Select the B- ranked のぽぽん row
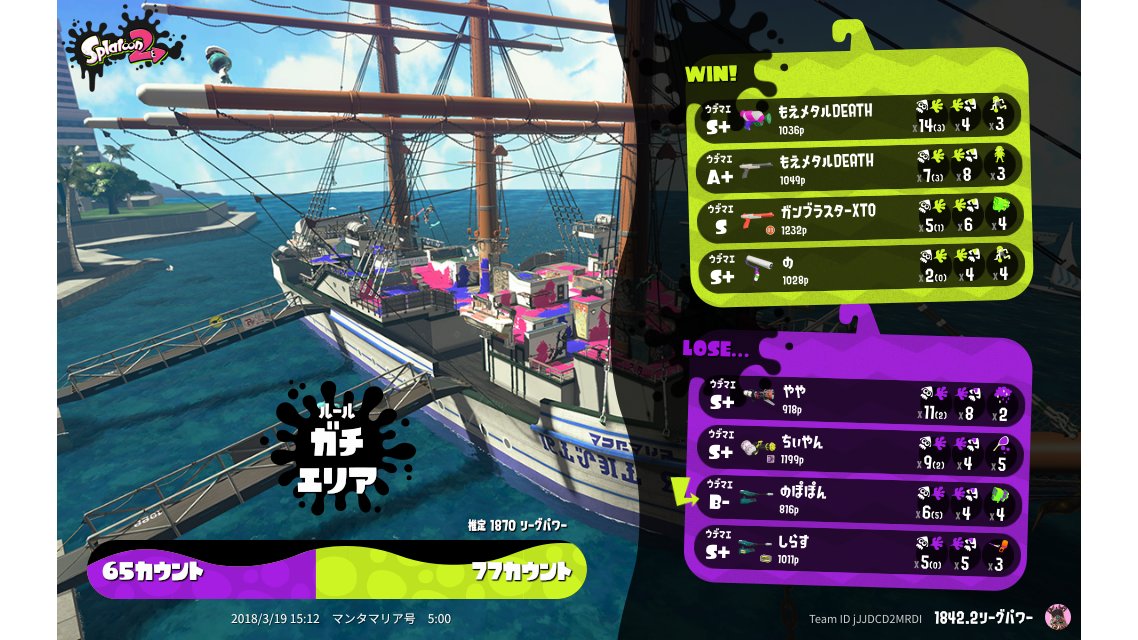 860,500
